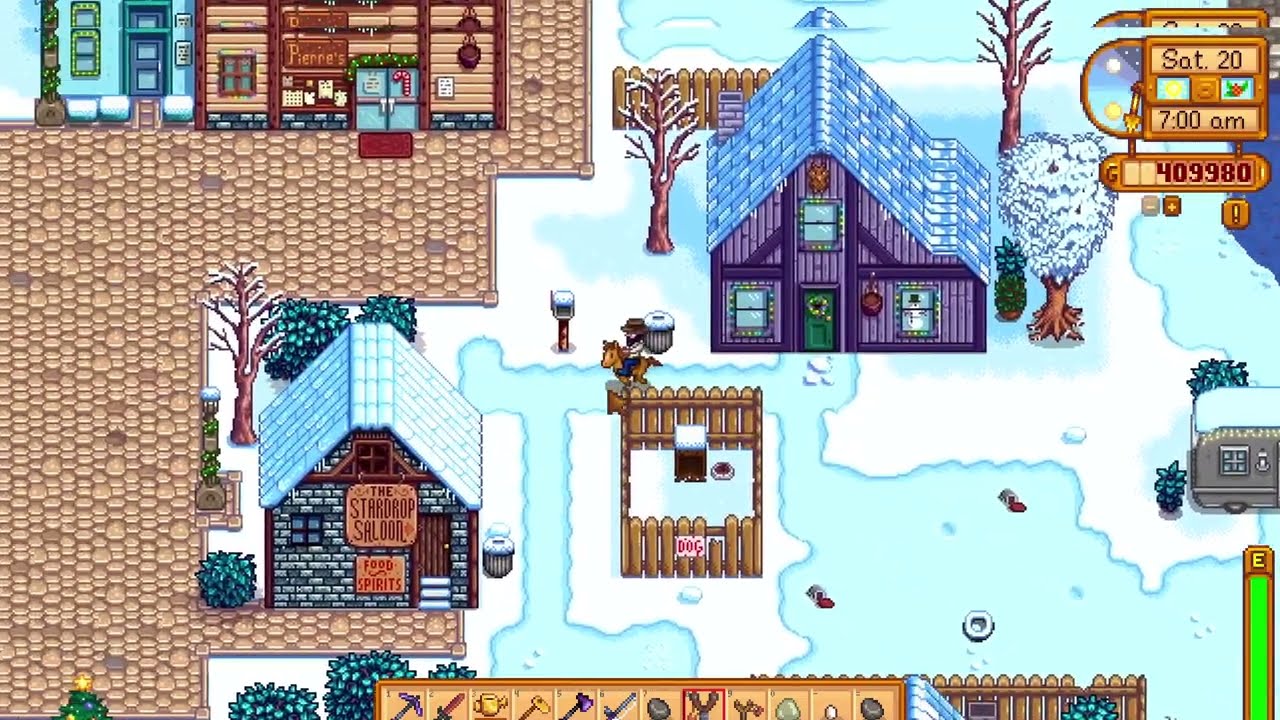Zoom out using the minus button

(x=1150, y=207)
